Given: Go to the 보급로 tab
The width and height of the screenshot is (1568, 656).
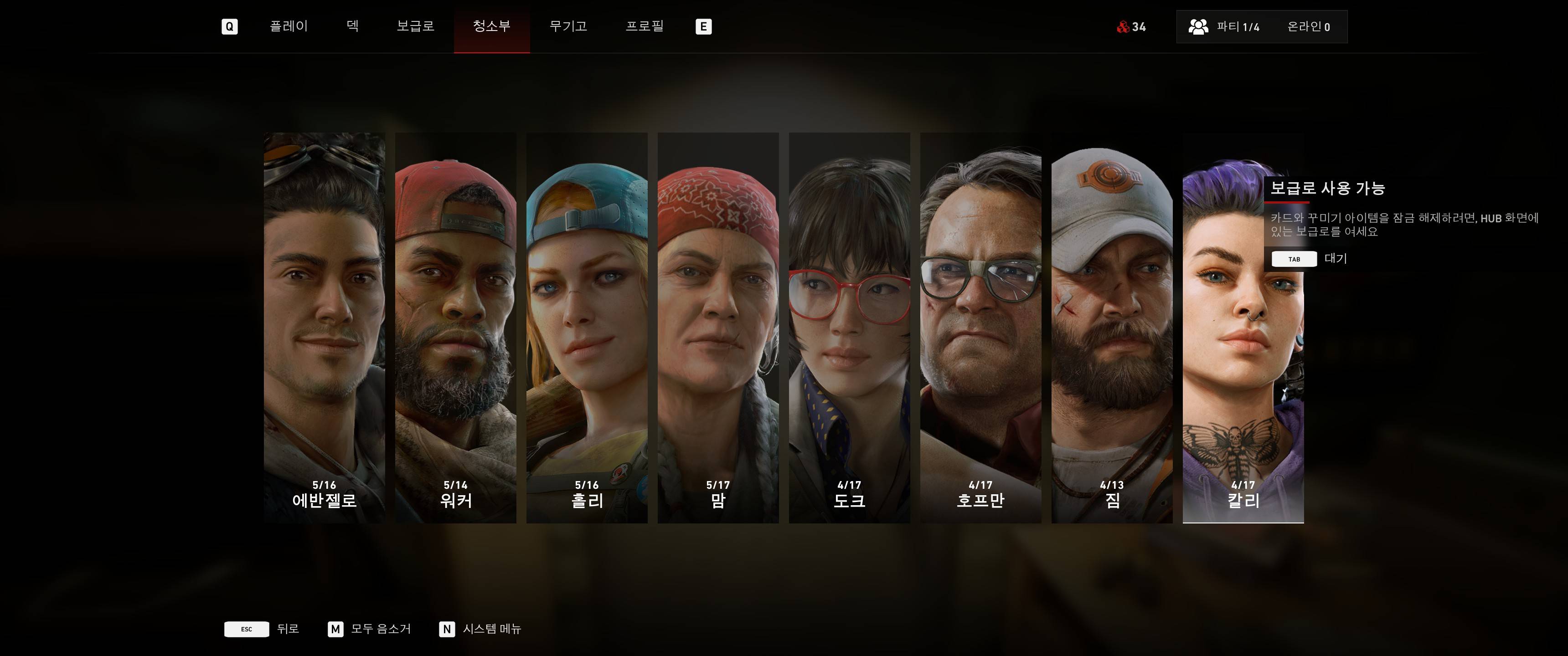Looking at the screenshot, I should (x=415, y=26).
